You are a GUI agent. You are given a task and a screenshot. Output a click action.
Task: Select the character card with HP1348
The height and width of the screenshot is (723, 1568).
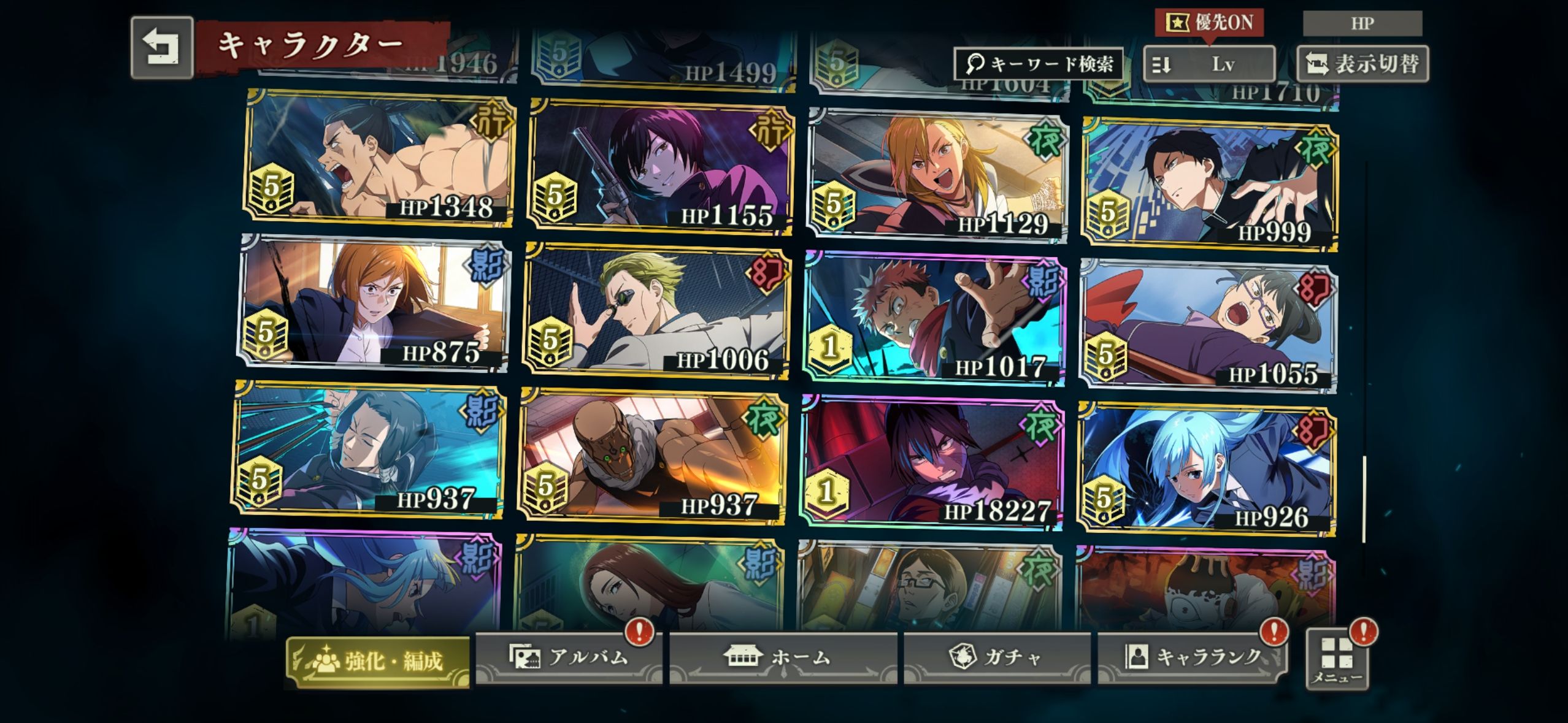click(379, 158)
